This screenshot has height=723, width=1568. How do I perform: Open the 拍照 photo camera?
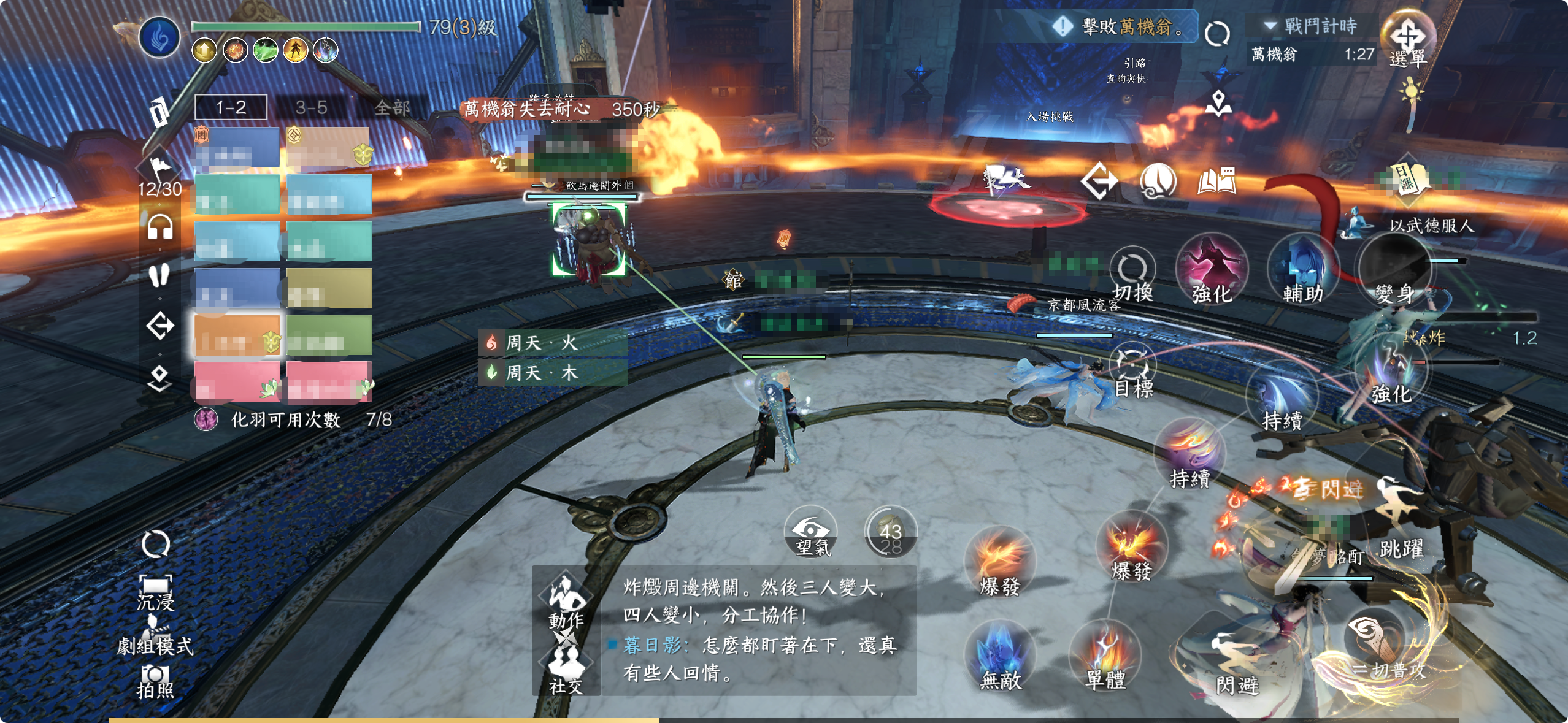(155, 682)
